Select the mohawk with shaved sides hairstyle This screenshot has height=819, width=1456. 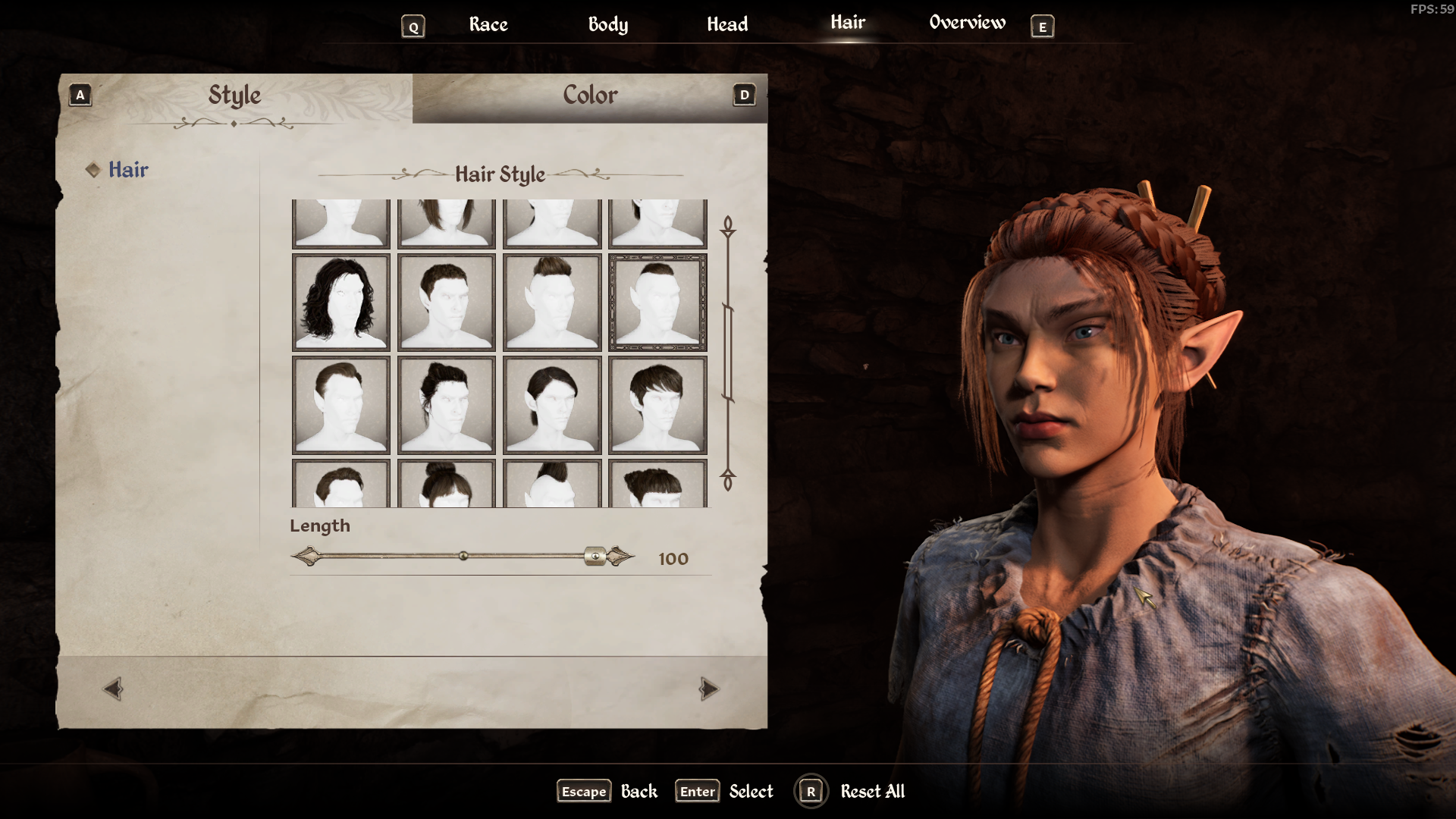click(552, 302)
